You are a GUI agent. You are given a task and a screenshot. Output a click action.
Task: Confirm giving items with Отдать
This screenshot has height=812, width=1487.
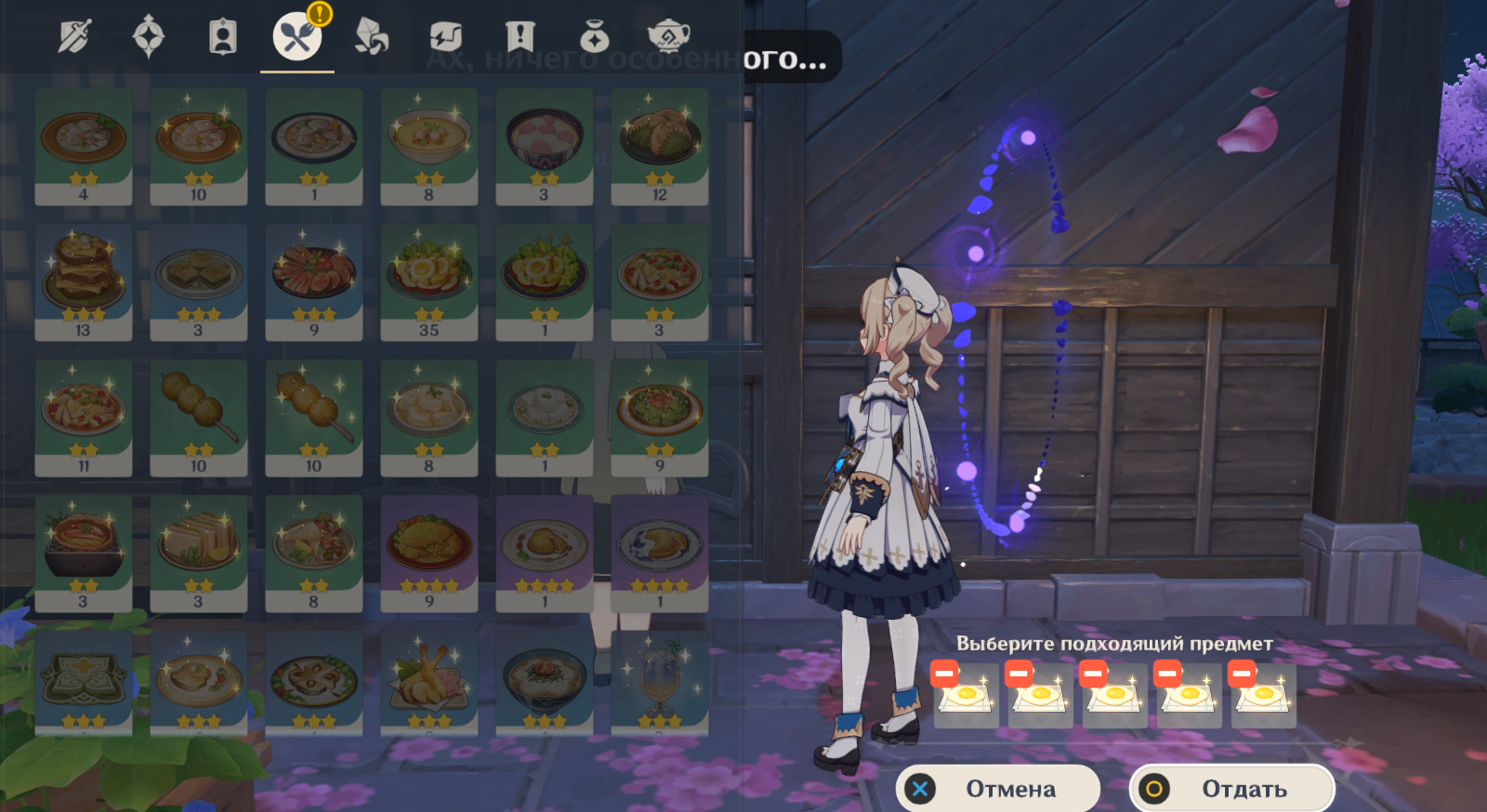[1231, 789]
